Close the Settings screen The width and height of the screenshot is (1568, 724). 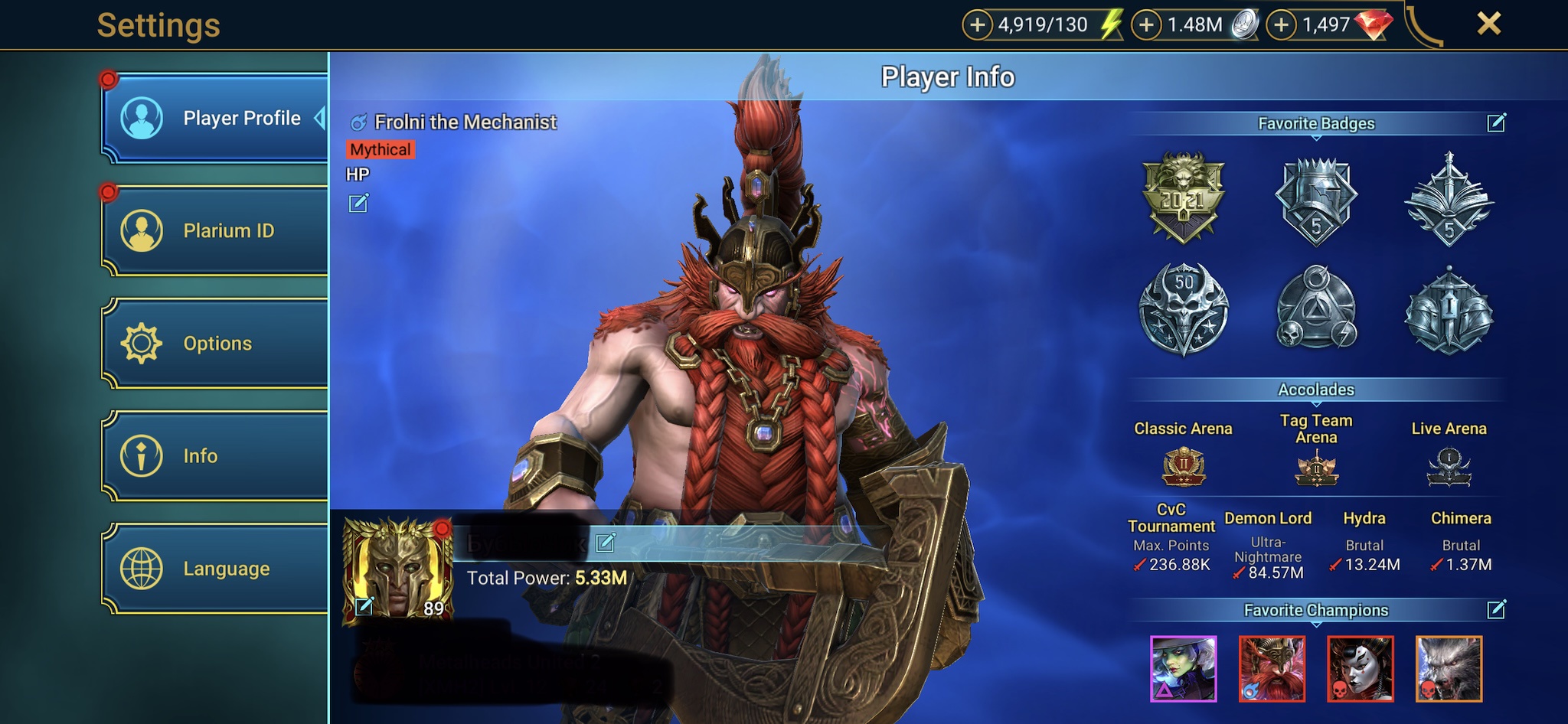coord(1488,24)
